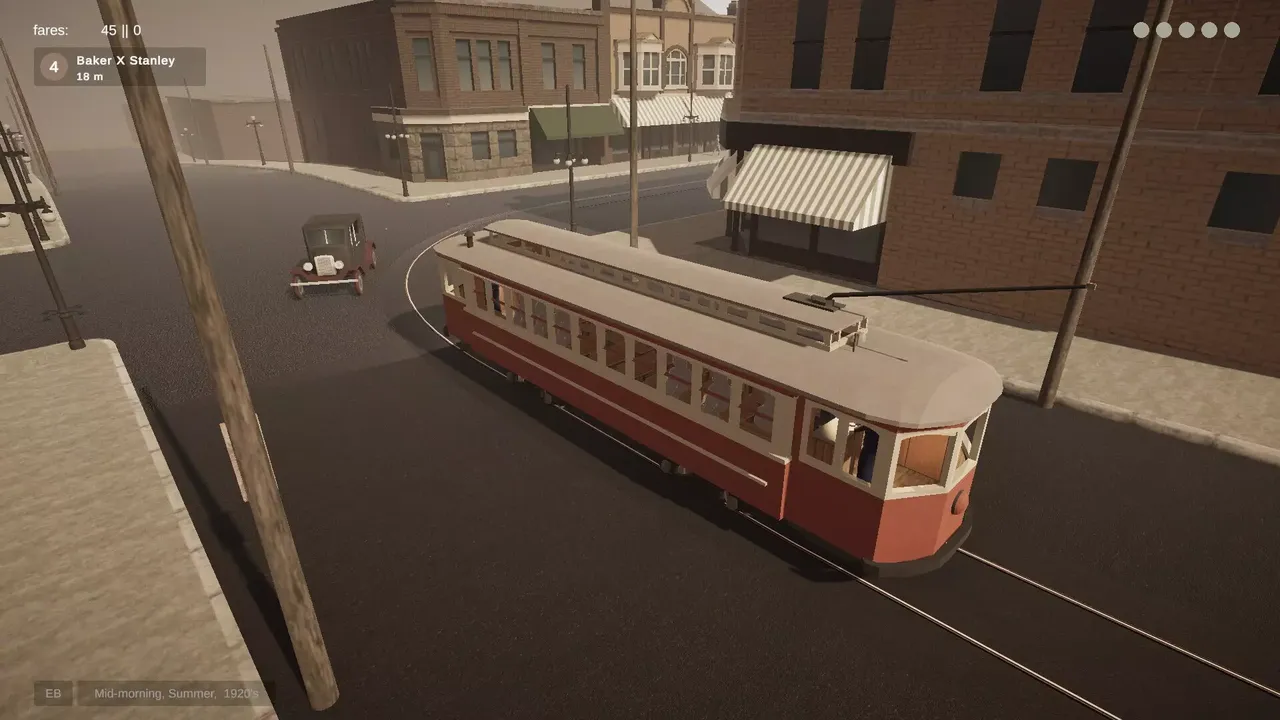
Task: Select the circular stop number 4 badge
Action: (52, 67)
